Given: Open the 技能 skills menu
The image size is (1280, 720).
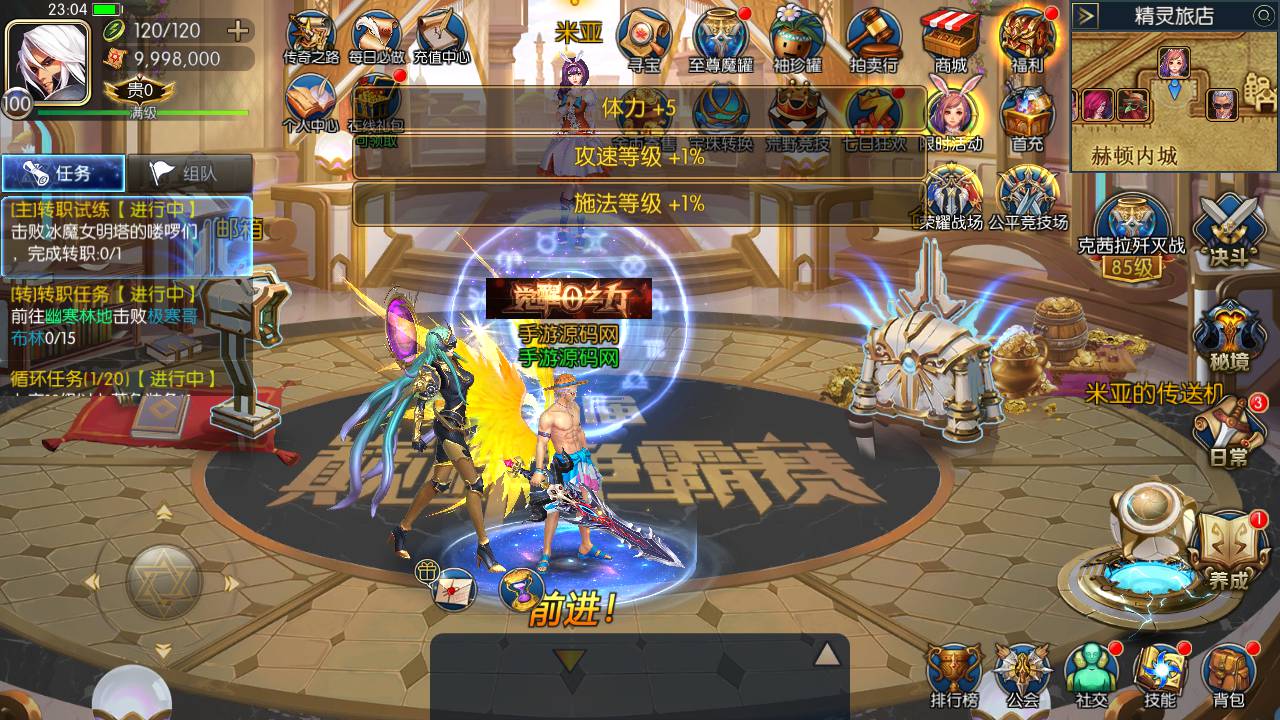Looking at the screenshot, I should click(1160, 674).
